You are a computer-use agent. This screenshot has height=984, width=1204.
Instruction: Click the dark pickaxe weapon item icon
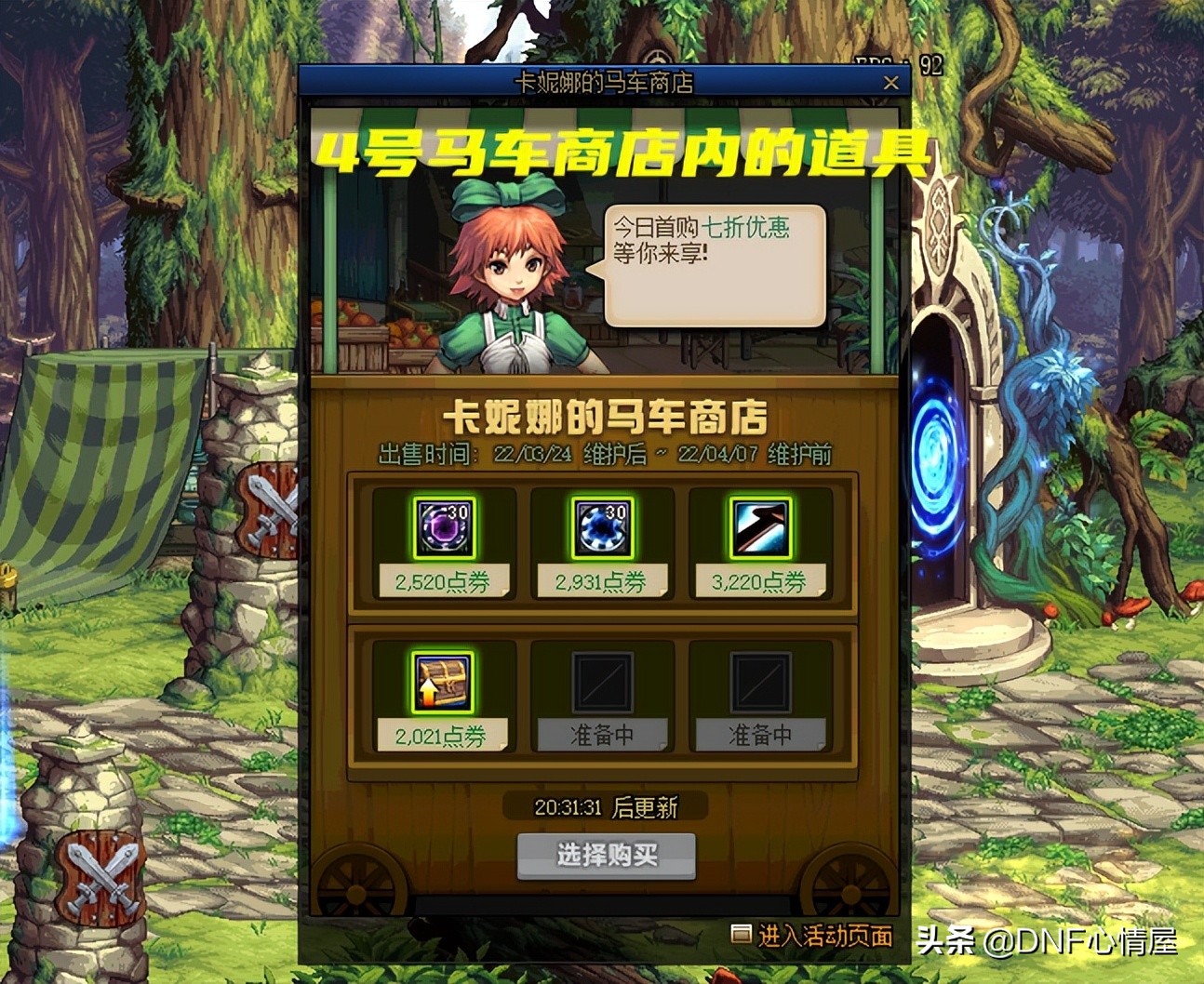[x=762, y=529]
